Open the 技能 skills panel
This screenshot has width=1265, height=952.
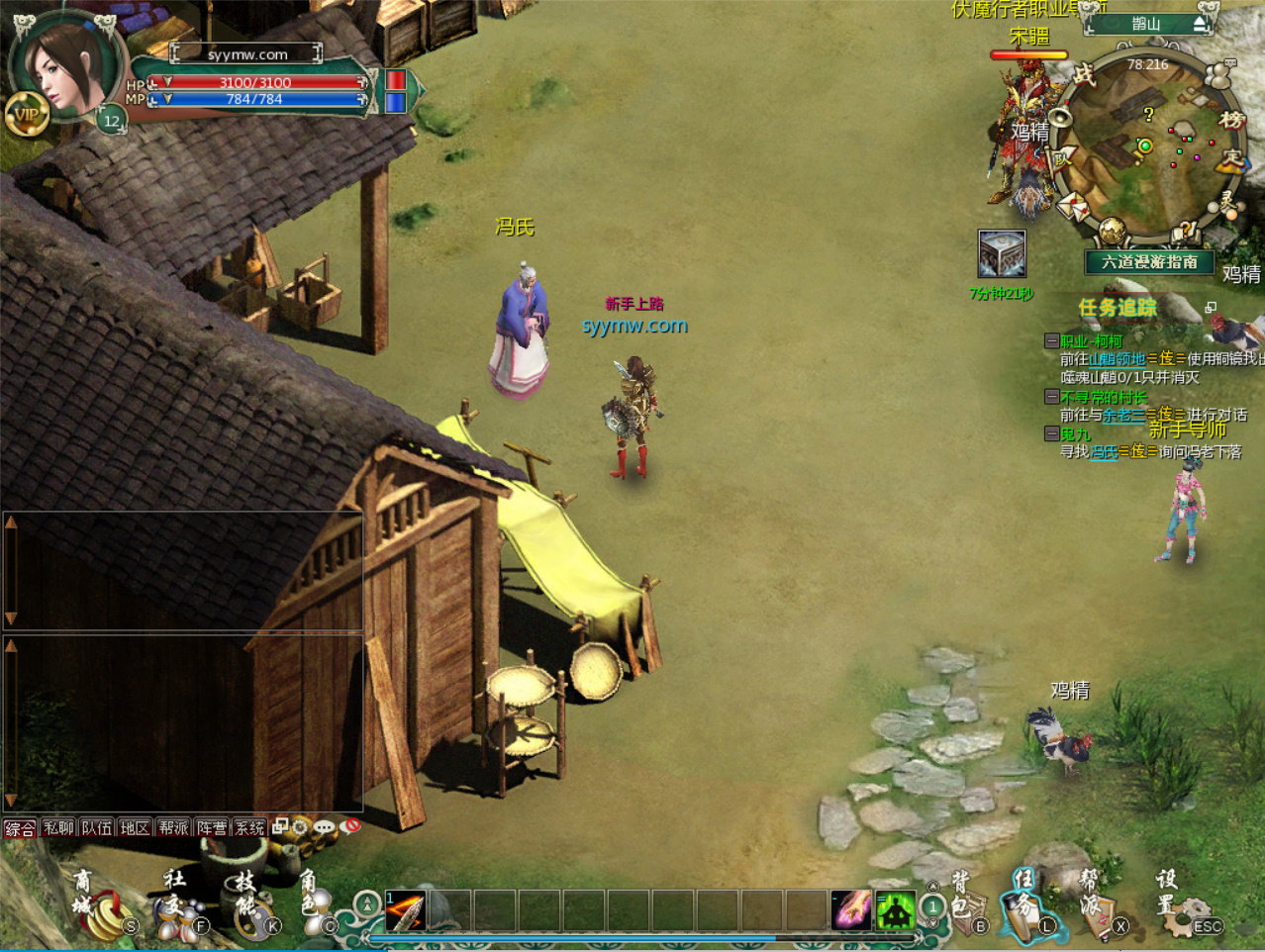click(252, 904)
